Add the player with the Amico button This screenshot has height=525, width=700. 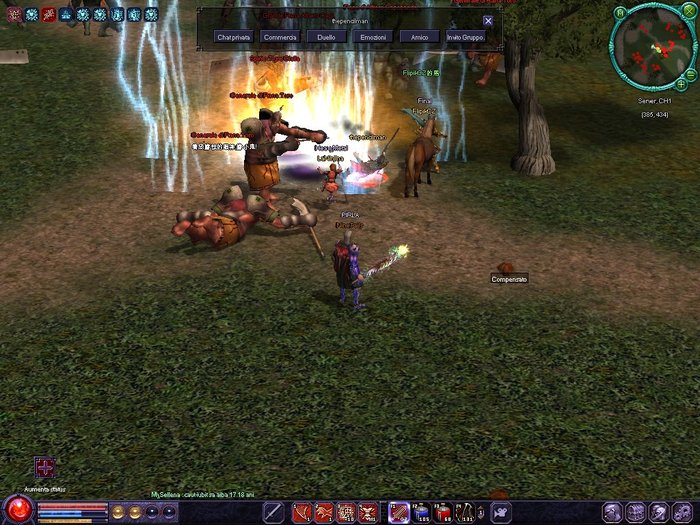(419, 37)
